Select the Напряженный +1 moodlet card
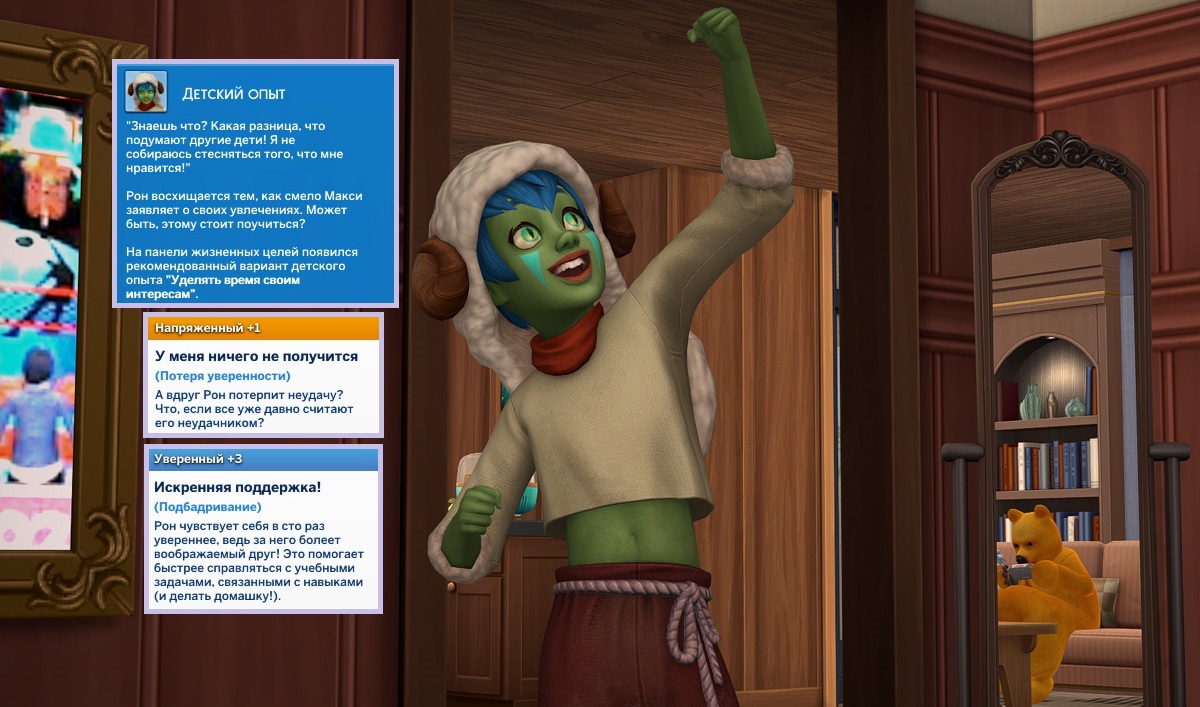 263,376
